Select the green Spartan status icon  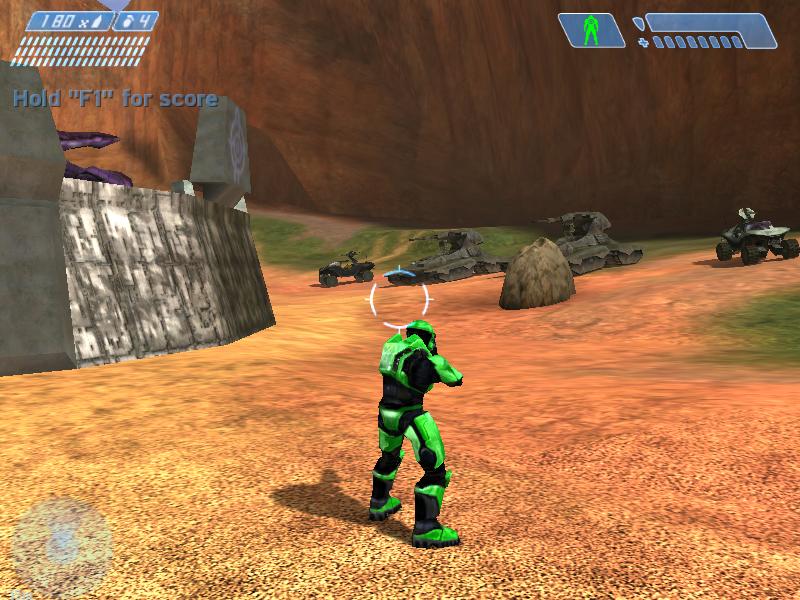coord(591,30)
